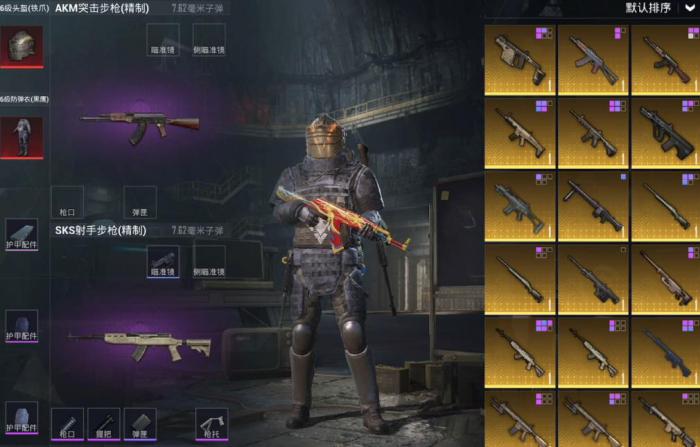Select the 6级头盔 helmet slot
Screen dimensions: 700x447
point(21,46)
